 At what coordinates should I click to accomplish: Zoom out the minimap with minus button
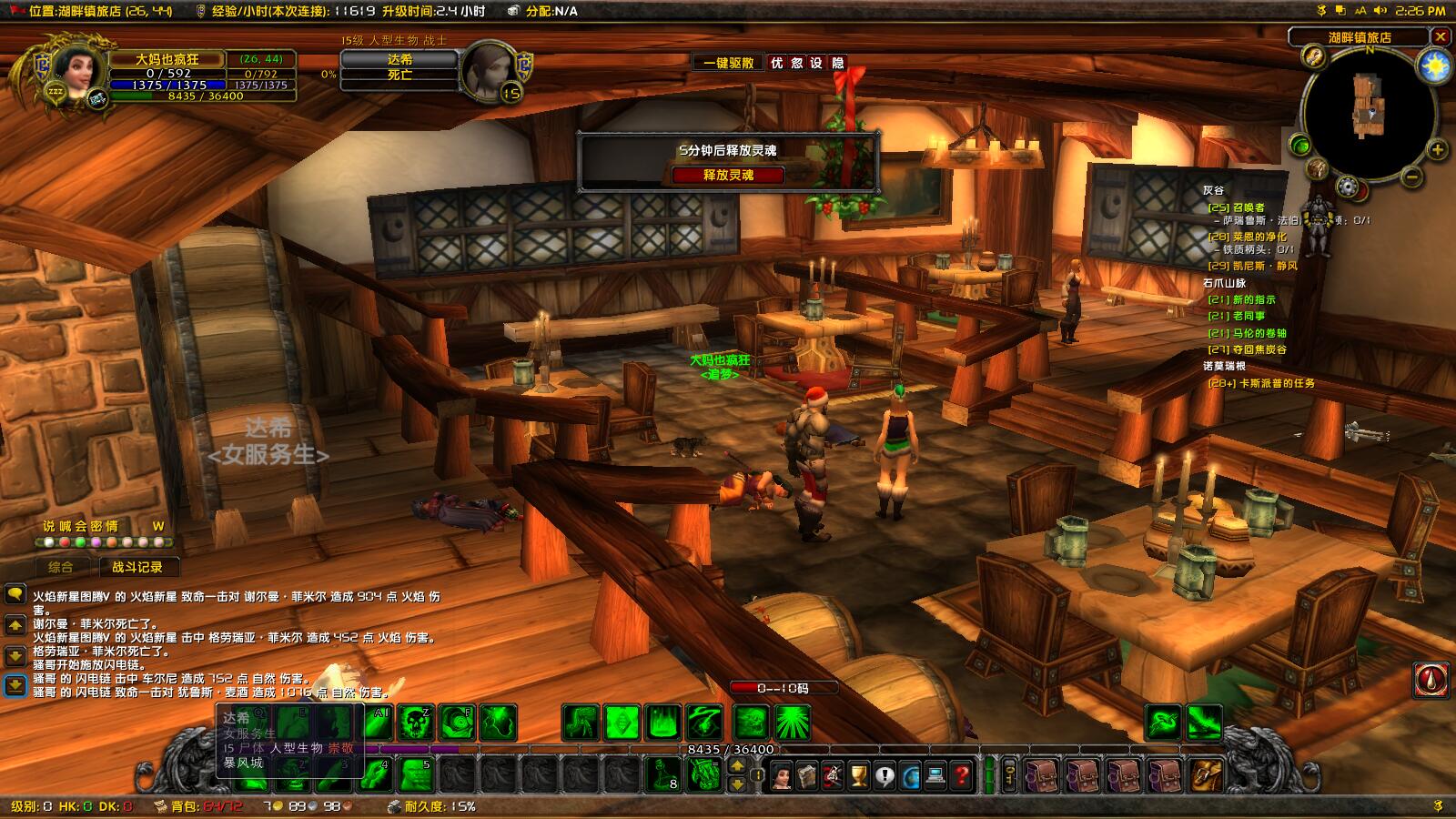coord(1412,176)
